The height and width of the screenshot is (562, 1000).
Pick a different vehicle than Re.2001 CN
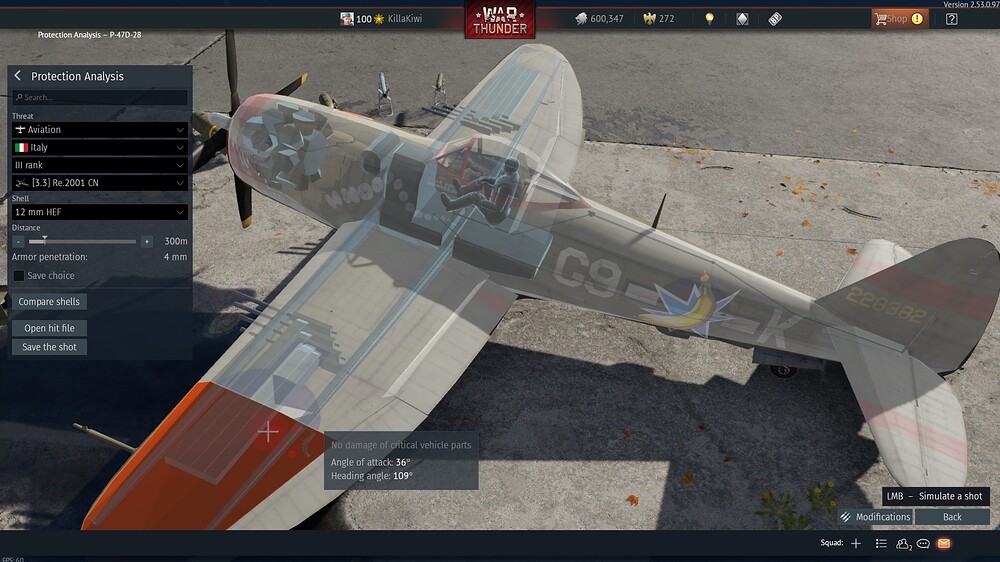pos(100,183)
